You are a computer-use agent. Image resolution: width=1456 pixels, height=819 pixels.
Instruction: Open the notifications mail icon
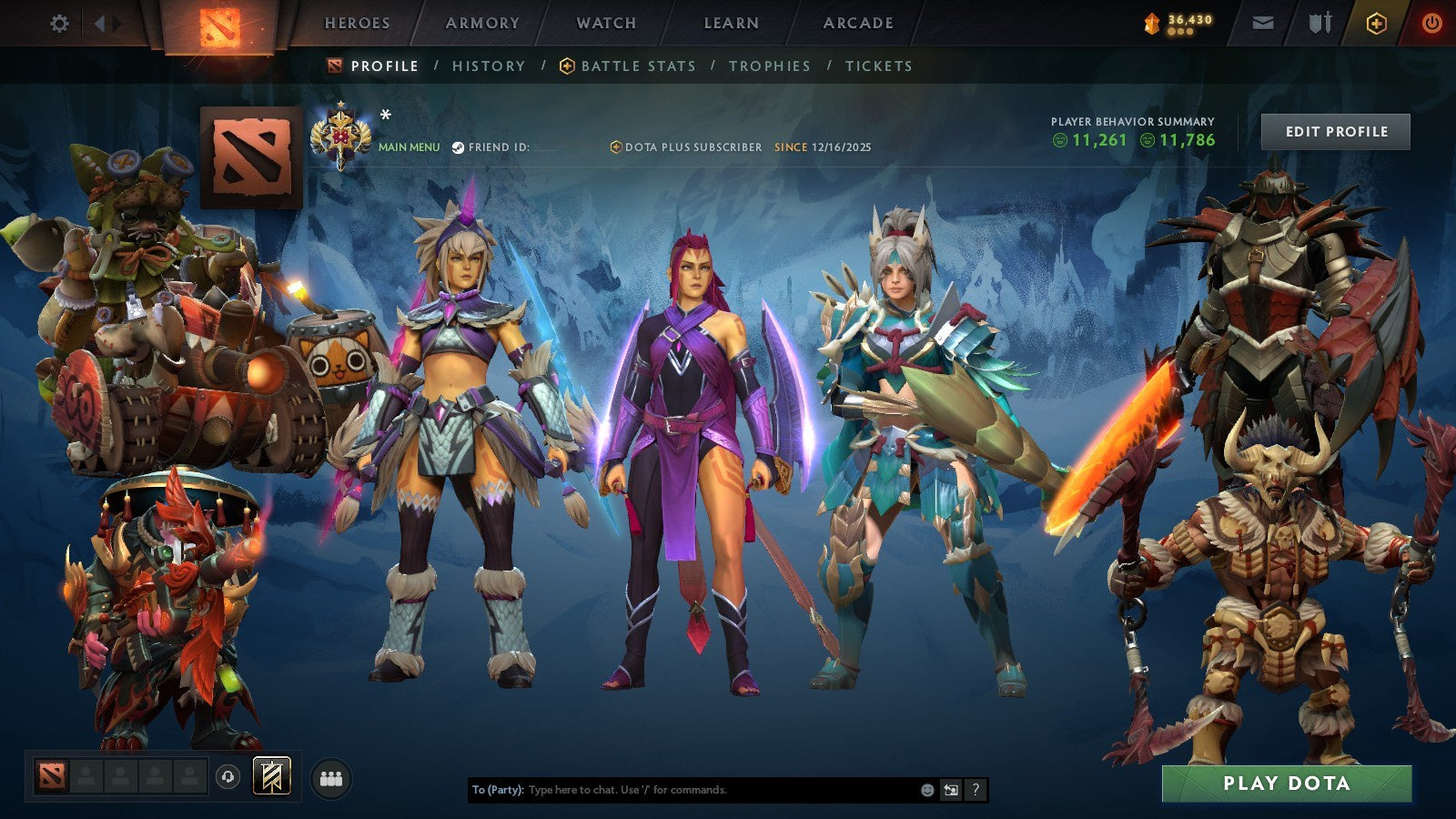coord(1264,22)
